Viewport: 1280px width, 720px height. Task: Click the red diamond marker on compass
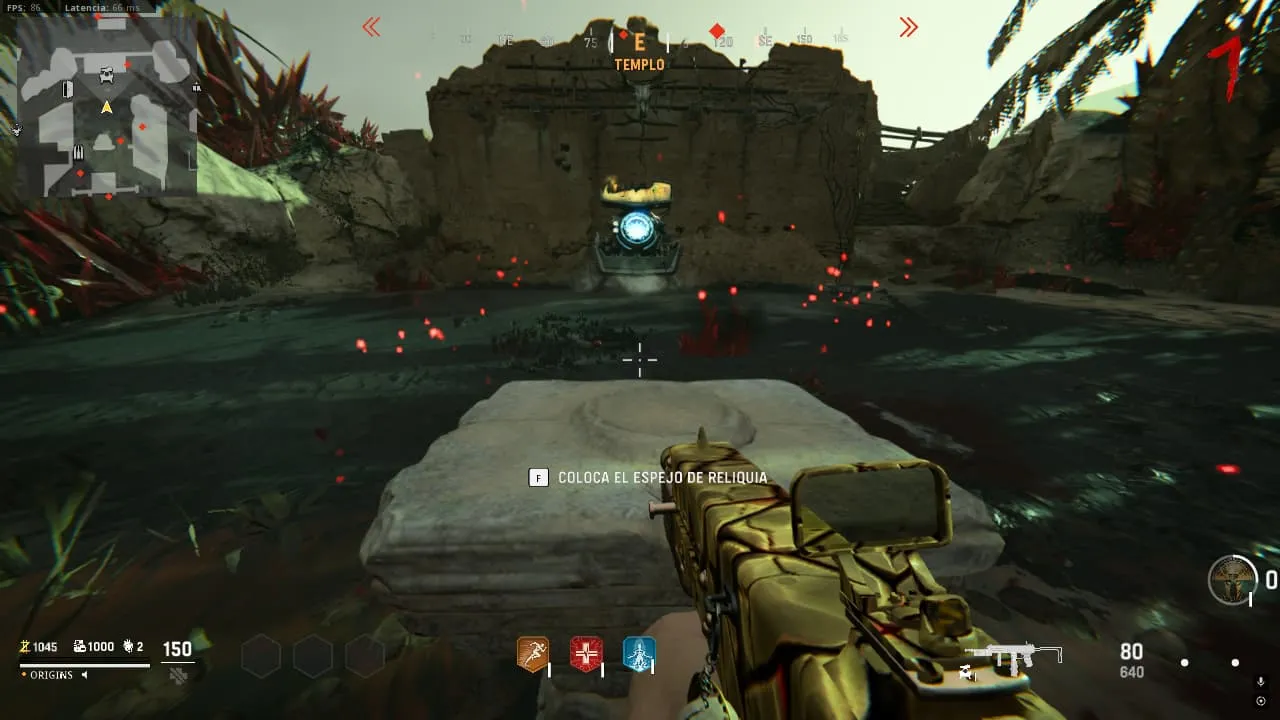pos(717,31)
